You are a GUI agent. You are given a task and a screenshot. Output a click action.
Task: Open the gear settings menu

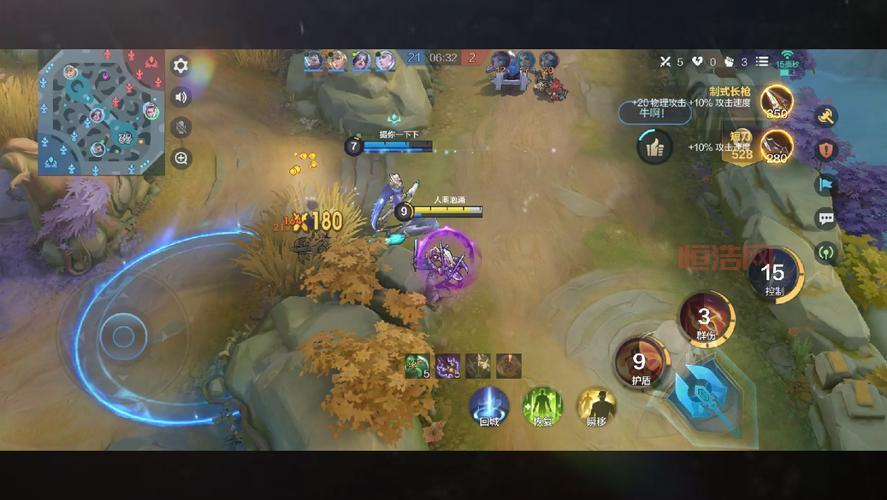click(181, 66)
